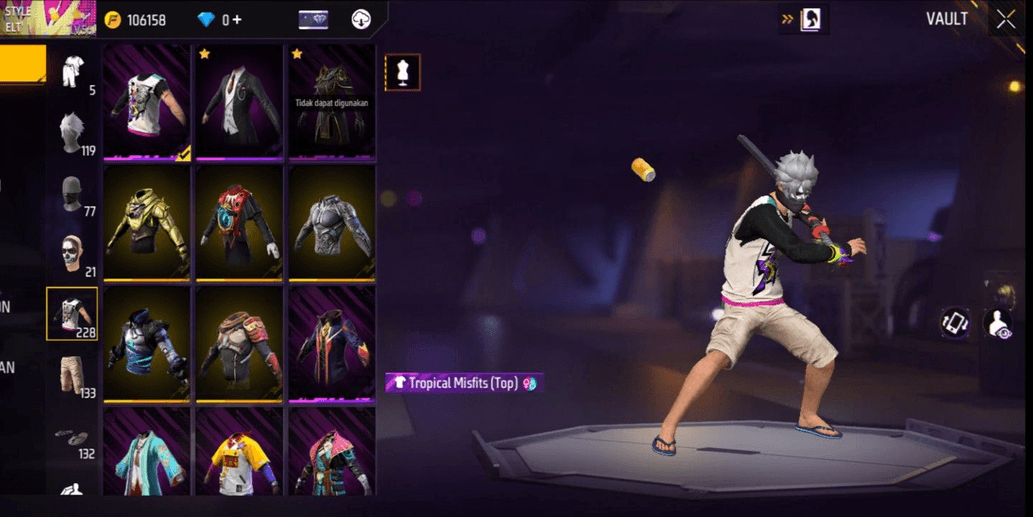The height and width of the screenshot is (517, 1033).
Task: Toggle the character visibility eye icon
Action: coord(999,324)
